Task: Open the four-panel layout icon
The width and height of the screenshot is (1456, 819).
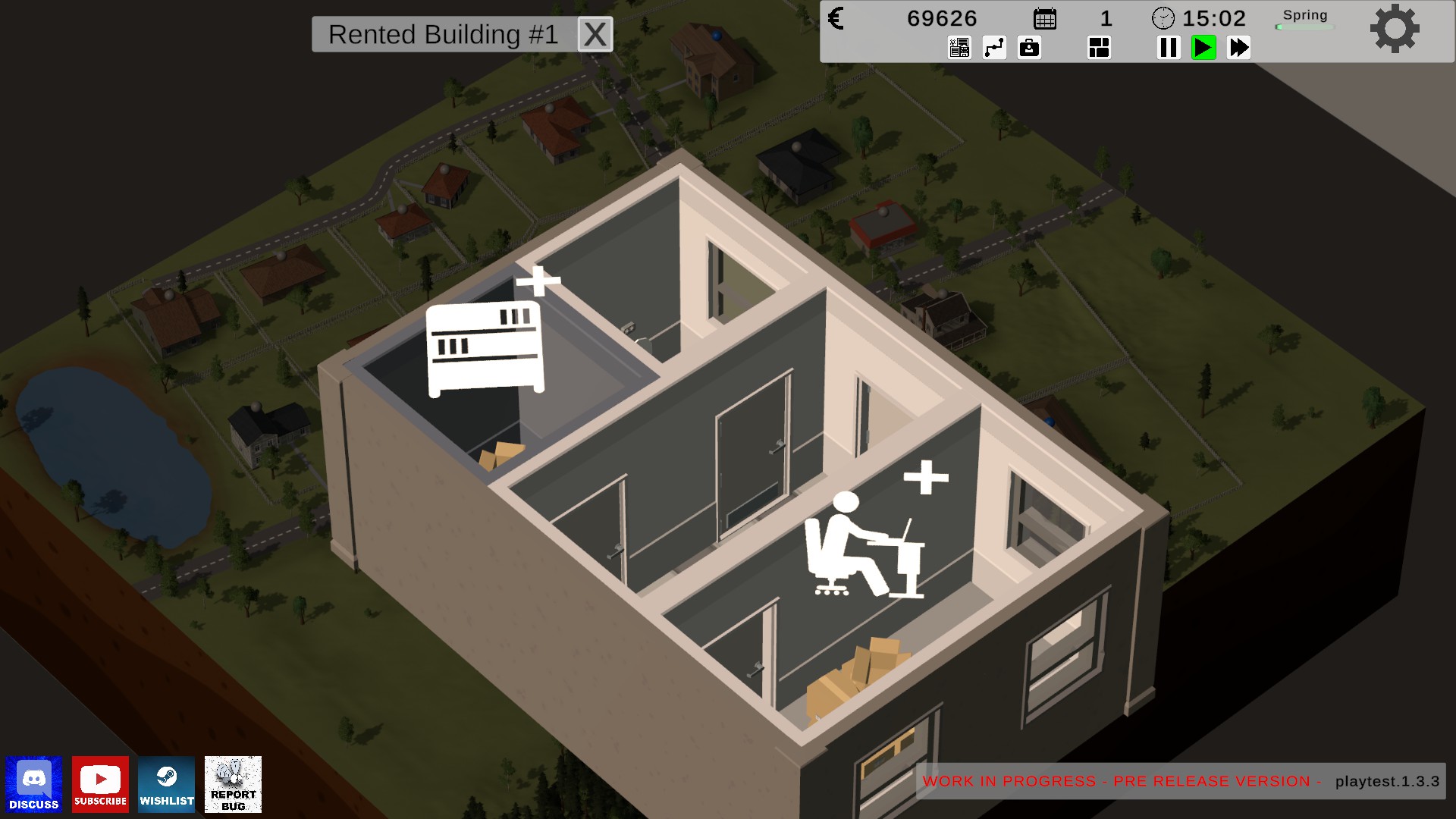Action: point(1099,48)
